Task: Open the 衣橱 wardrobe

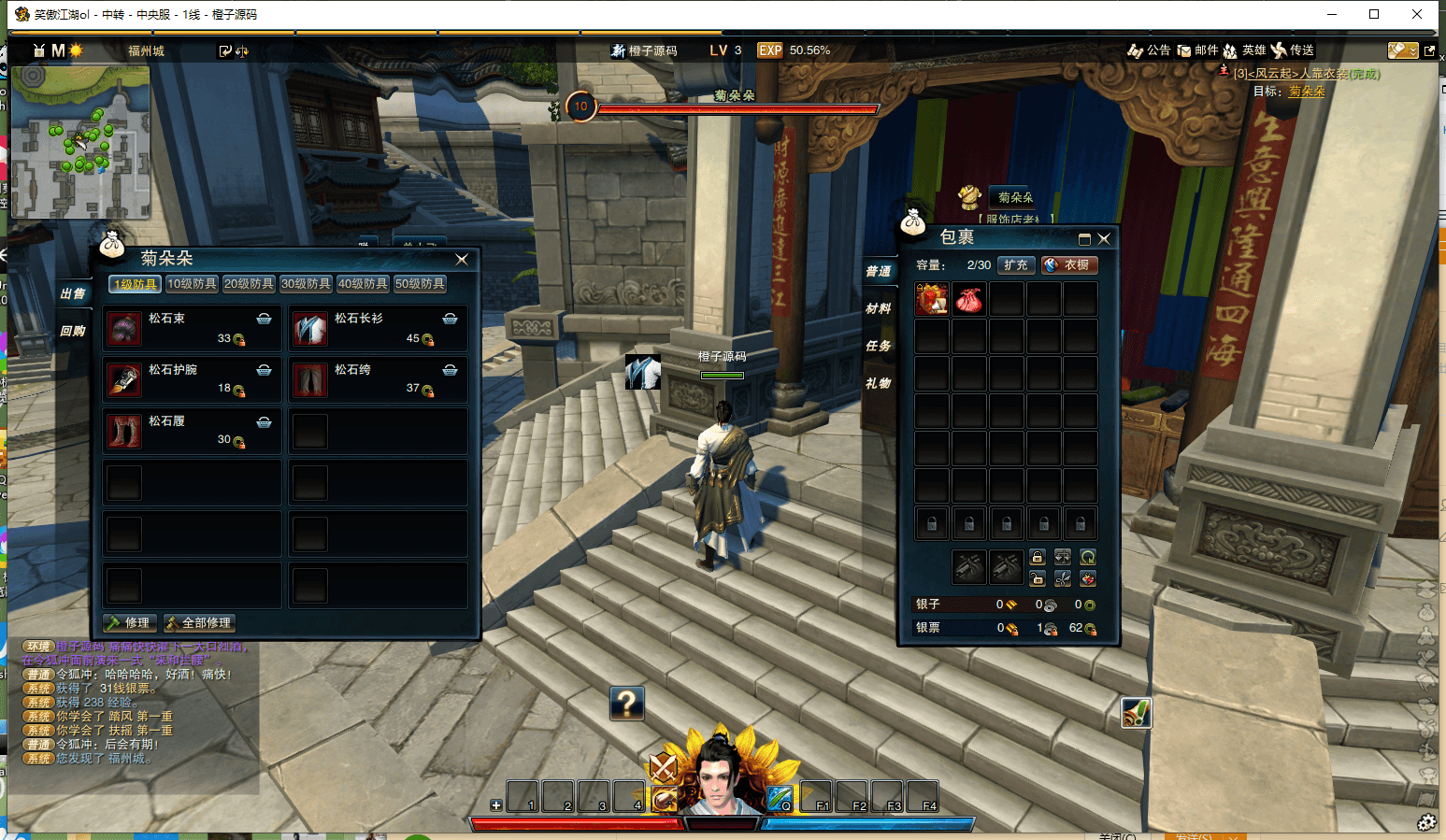Action: coord(1069,265)
